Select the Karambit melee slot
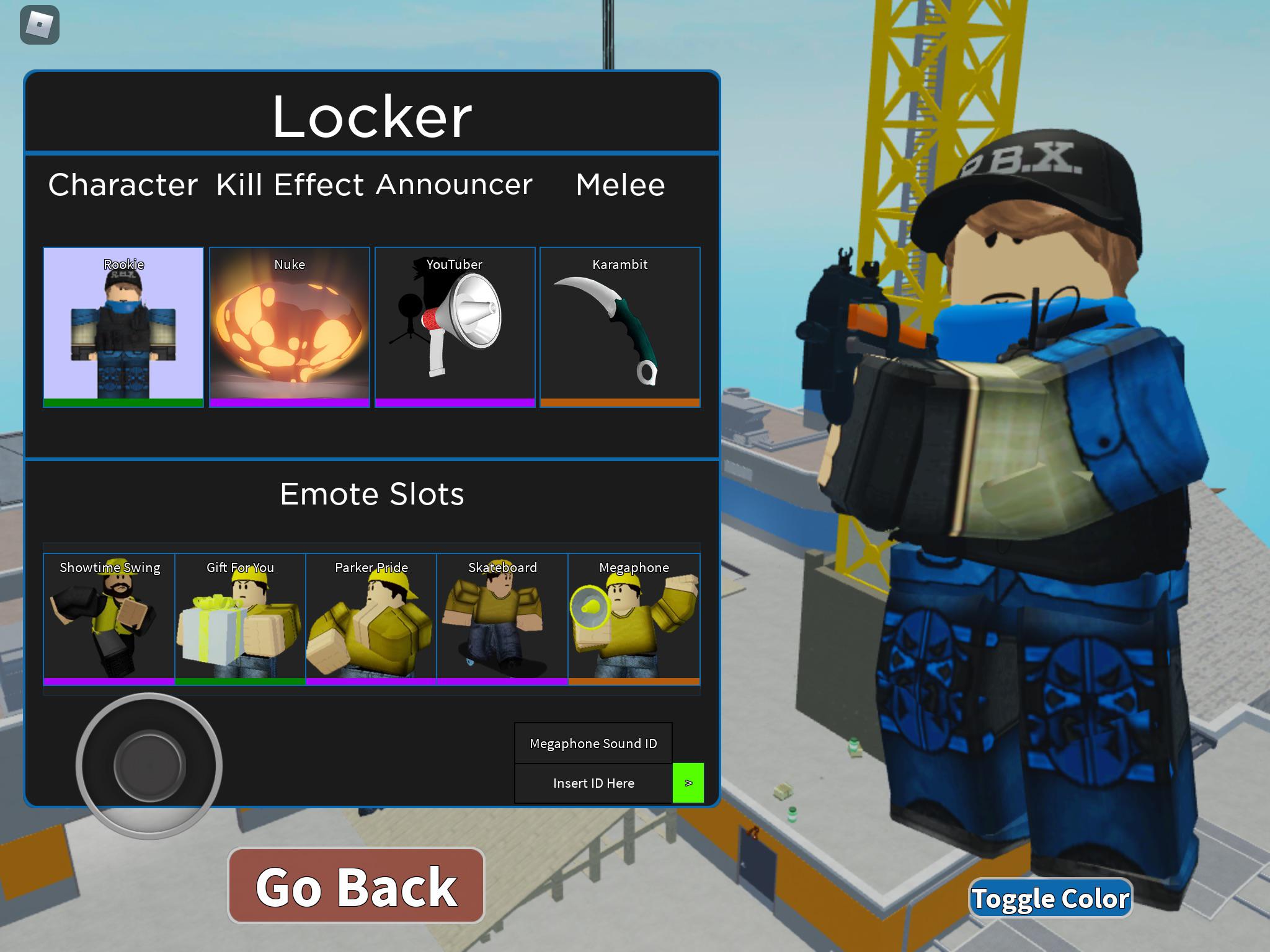The image size is (1270, 952). click(x=620, y=327)
